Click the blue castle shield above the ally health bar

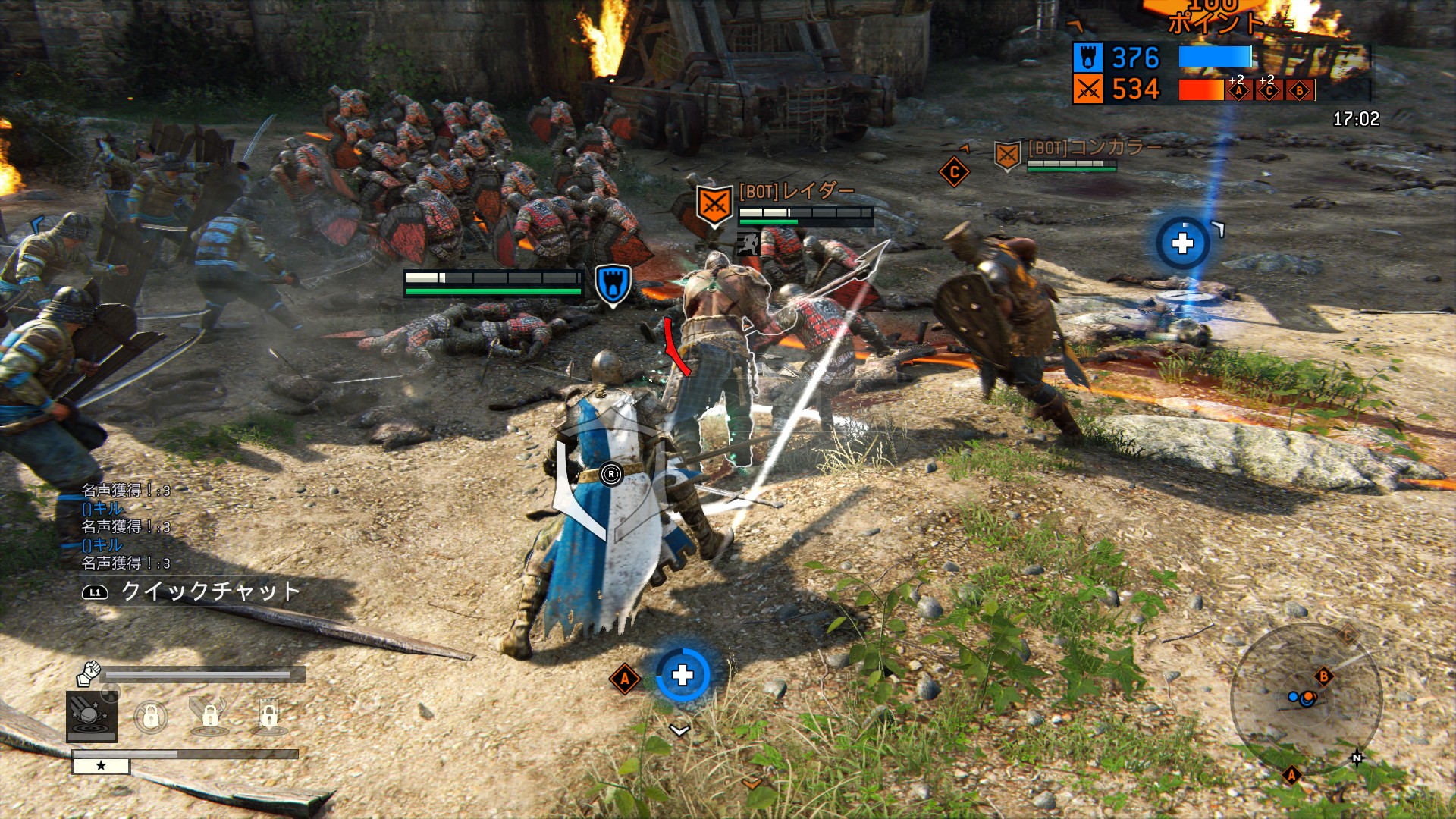612,284
